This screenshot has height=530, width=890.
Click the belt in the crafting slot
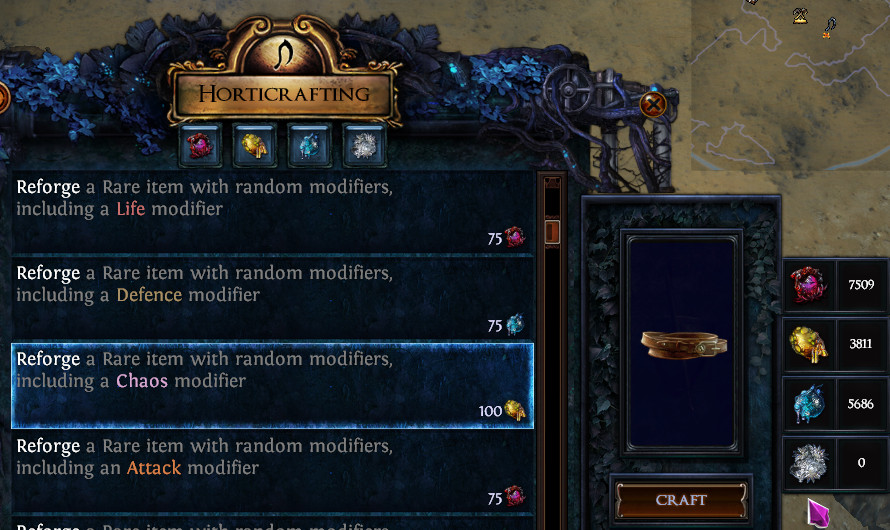point(681,345)
